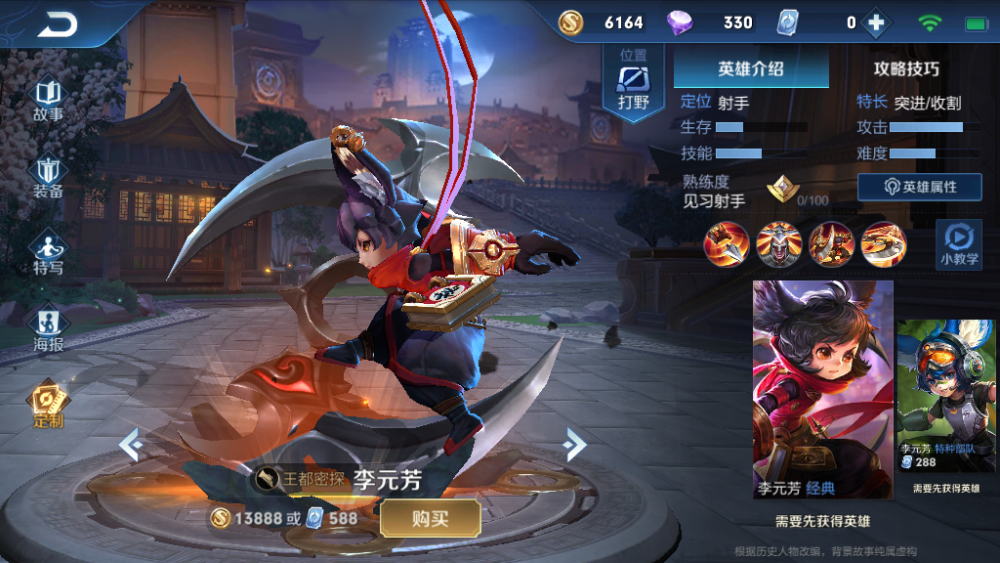Select the 特种部队 skin thumbnail

[x=945, y=396]
